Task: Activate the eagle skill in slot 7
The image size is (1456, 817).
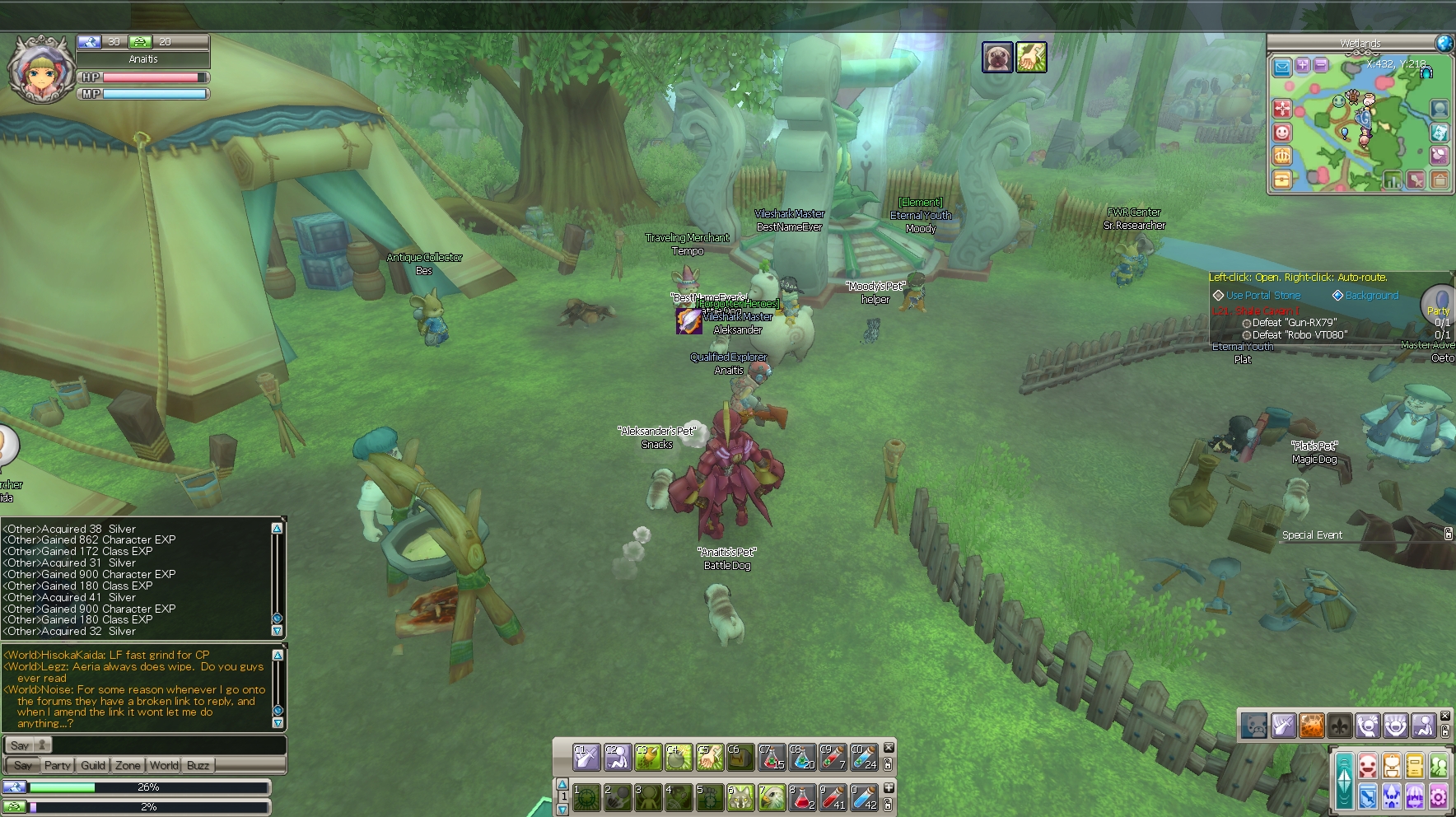Action: [772, 796]
